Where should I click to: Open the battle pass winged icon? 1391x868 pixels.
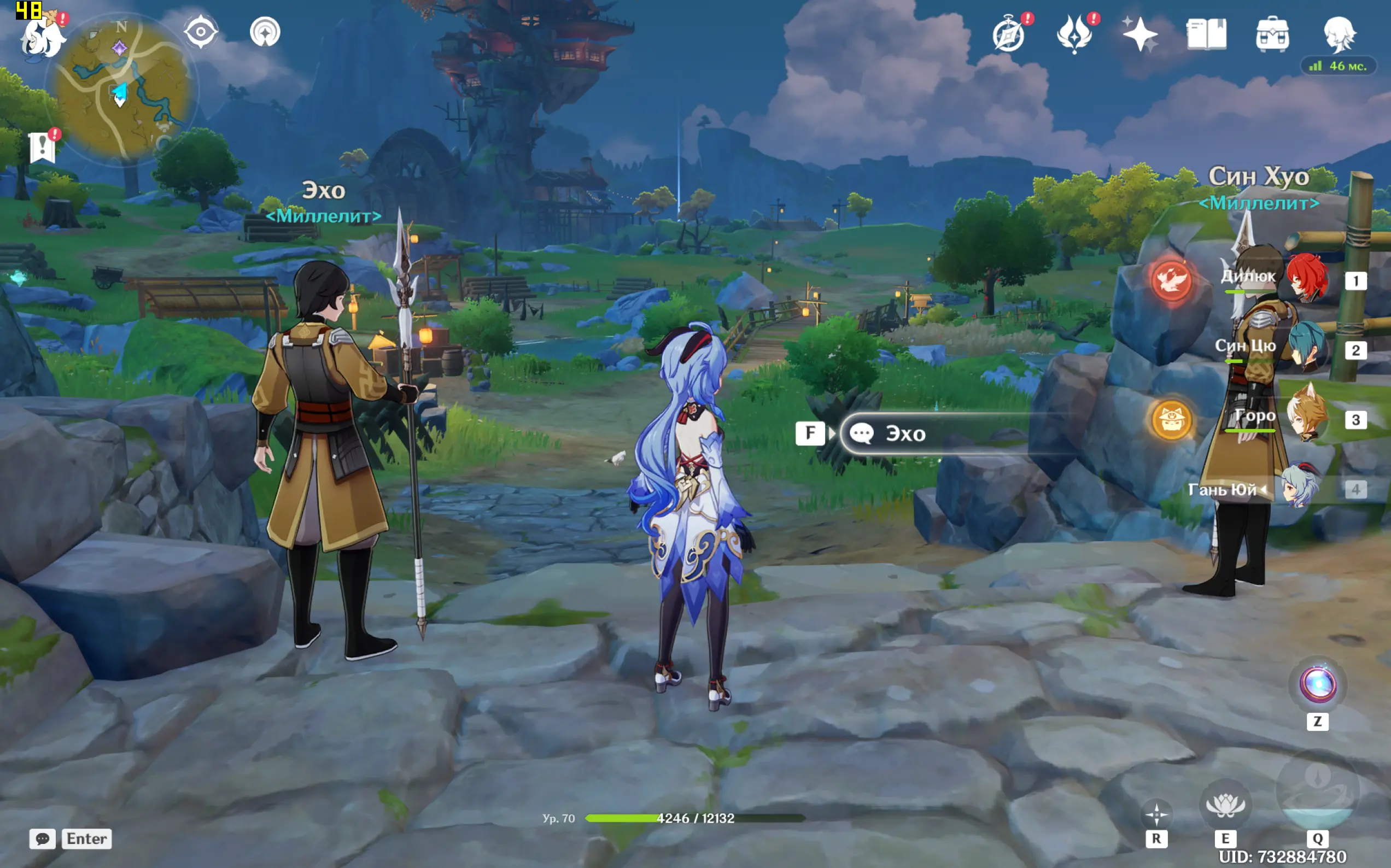pos(1074,34)
